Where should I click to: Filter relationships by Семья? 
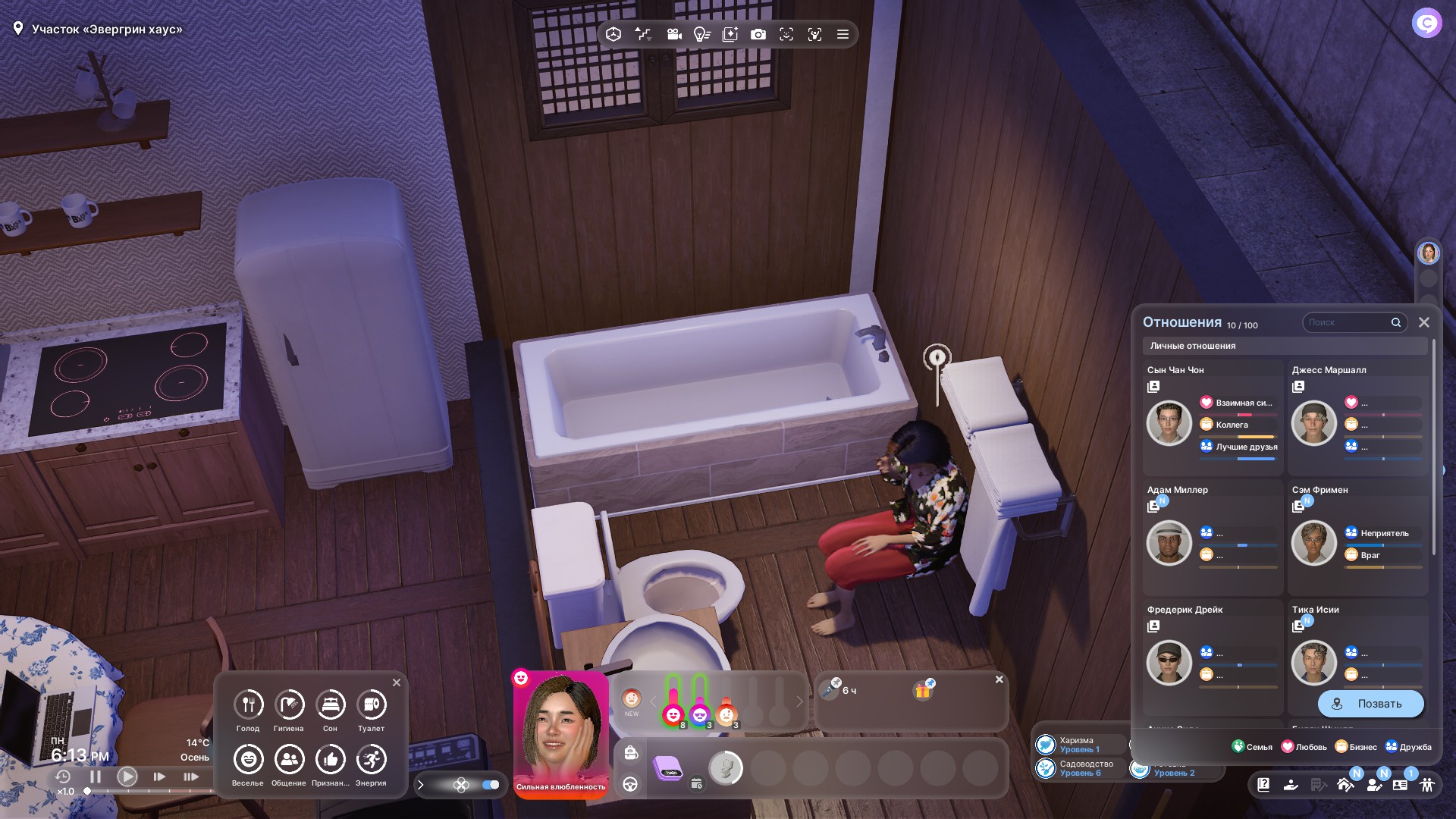[x=1252, y=747]
